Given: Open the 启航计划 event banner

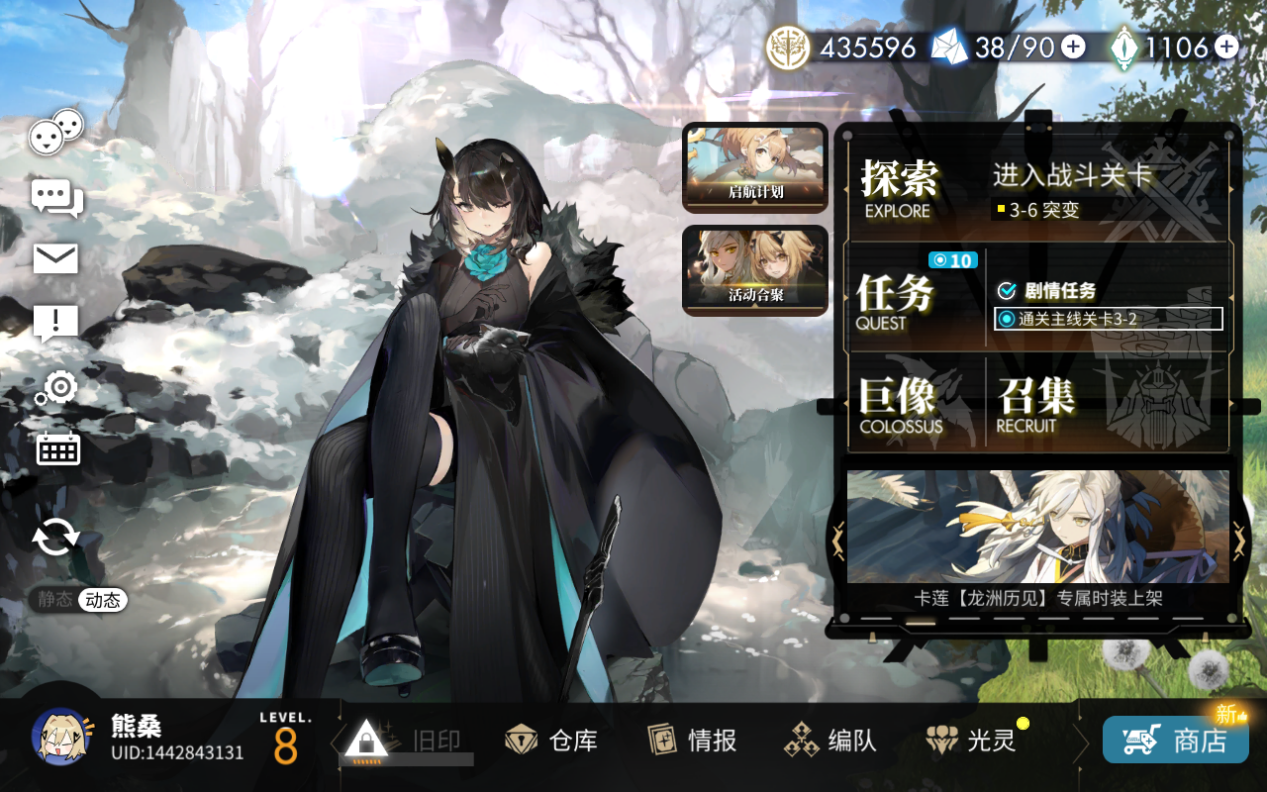Looking at the screenshot, I should coord(755,167).
